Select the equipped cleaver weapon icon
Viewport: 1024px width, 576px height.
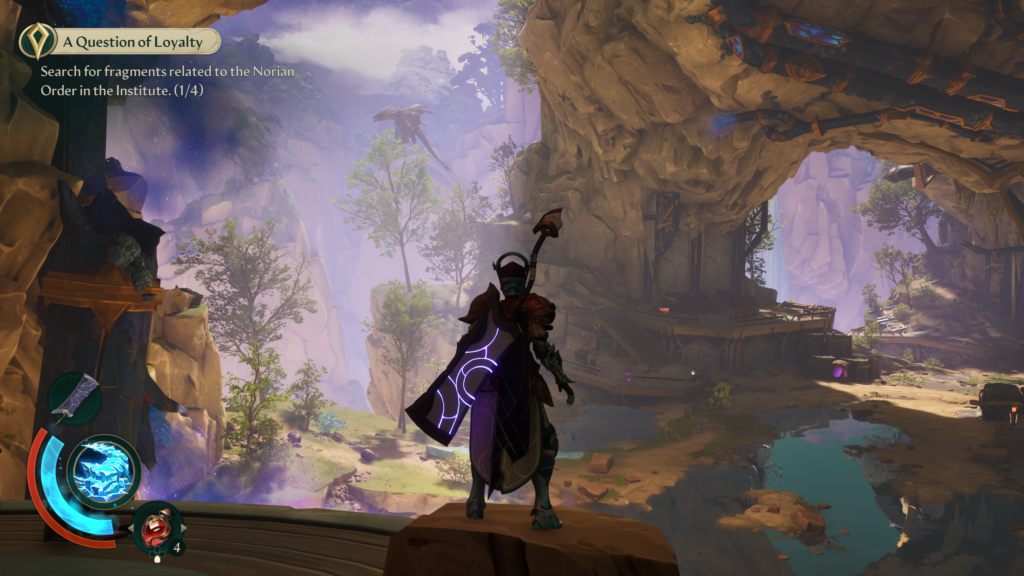pos(74,398)
